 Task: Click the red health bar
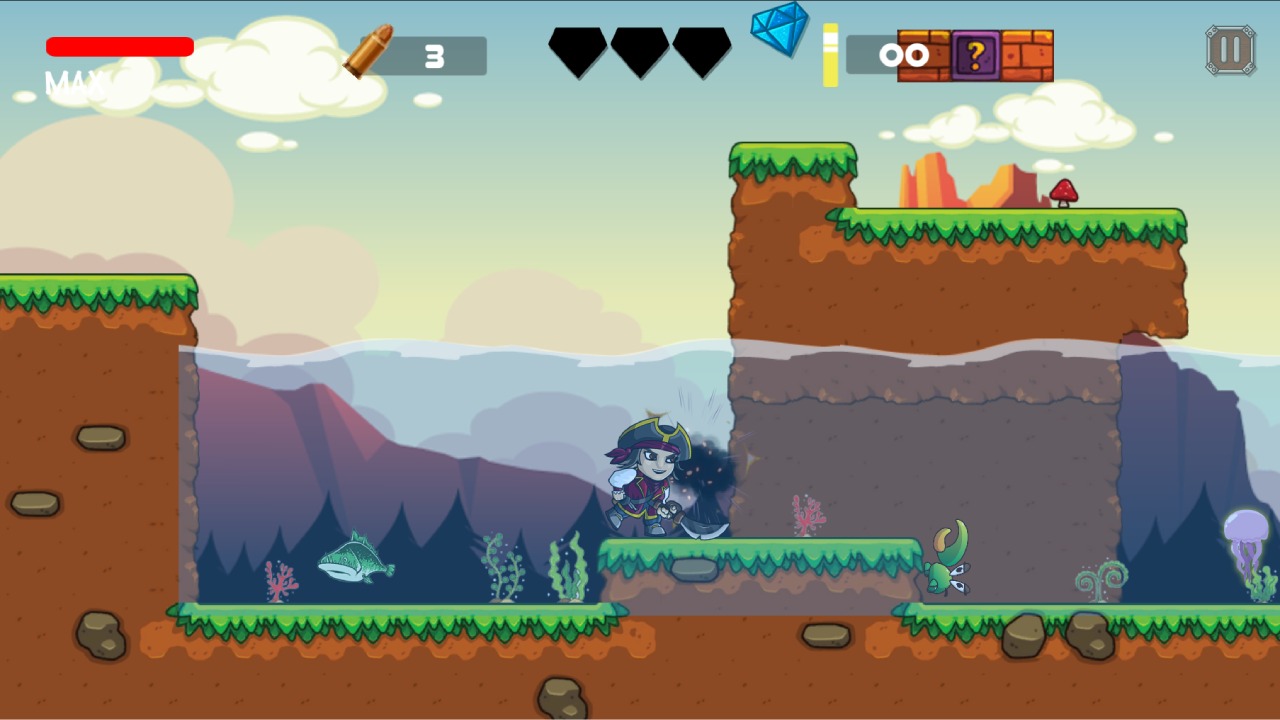(x=120, y=46)
